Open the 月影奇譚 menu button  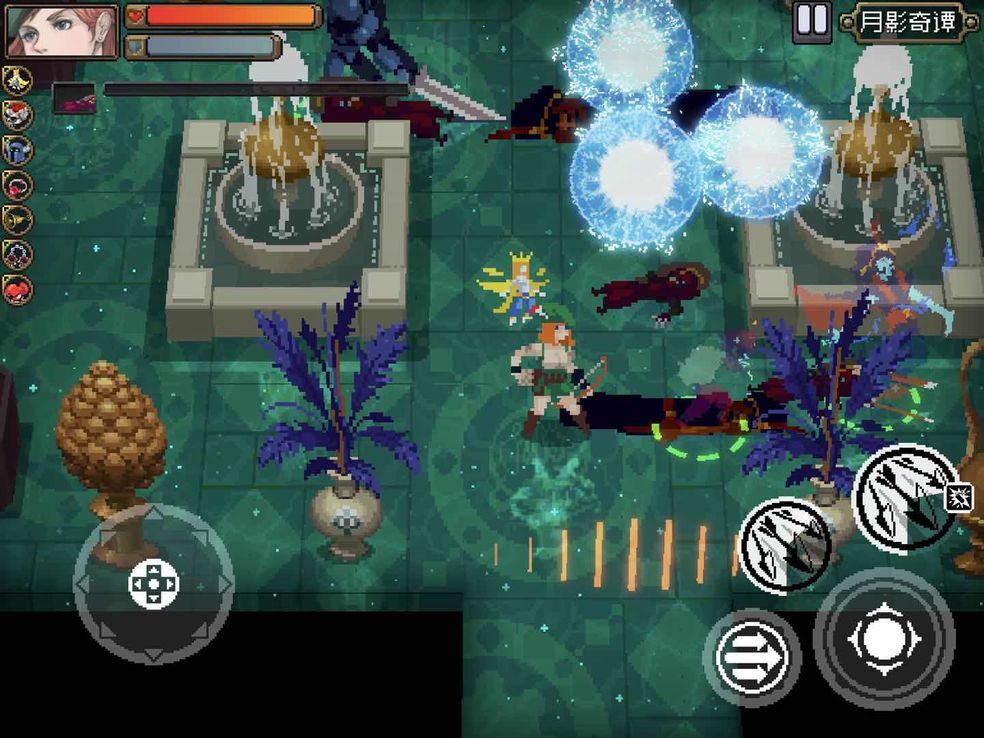(906, 22)
